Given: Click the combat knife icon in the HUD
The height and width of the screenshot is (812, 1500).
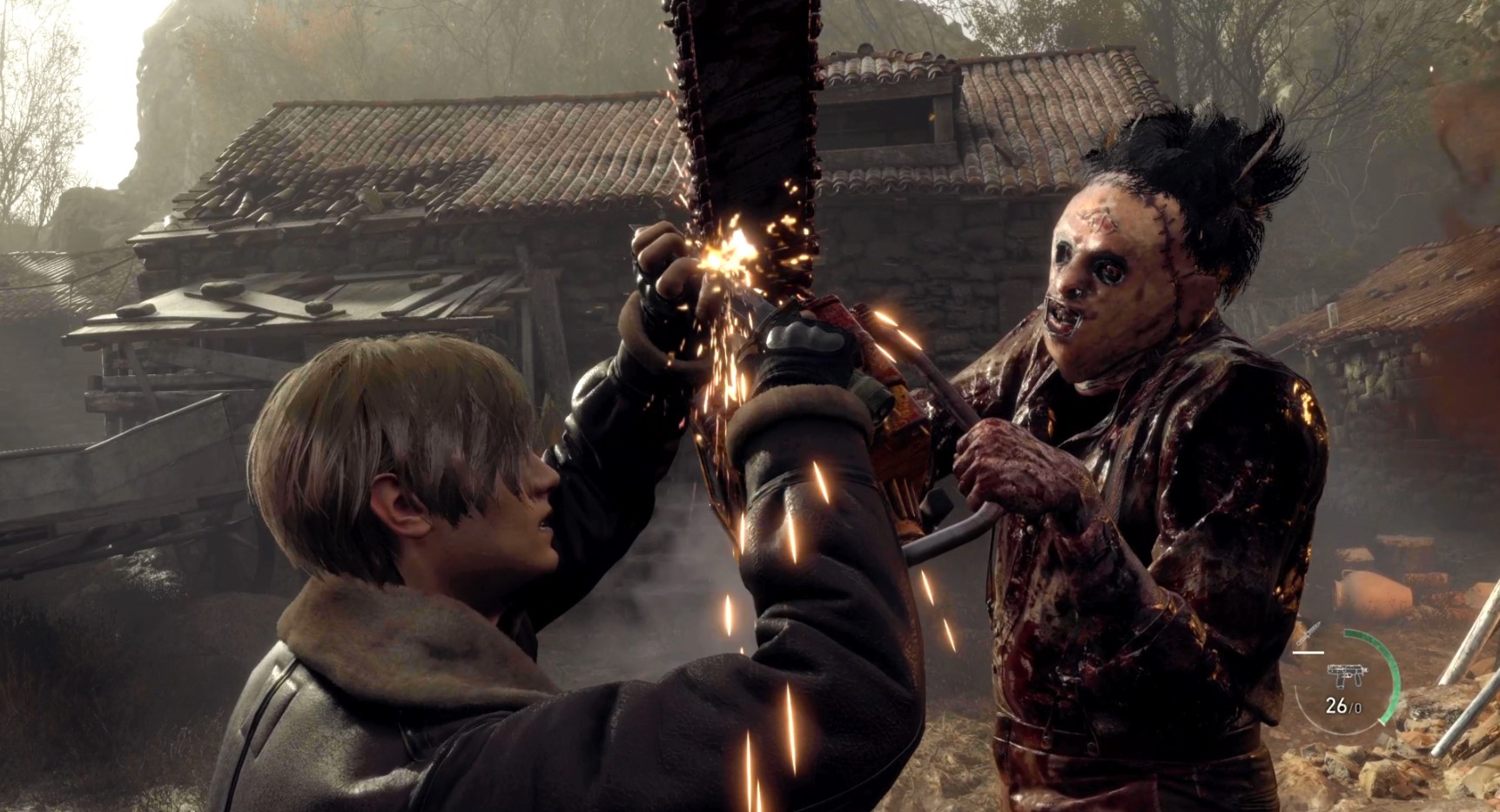Looking at the screenshot, I should (x=1308, y=633).
